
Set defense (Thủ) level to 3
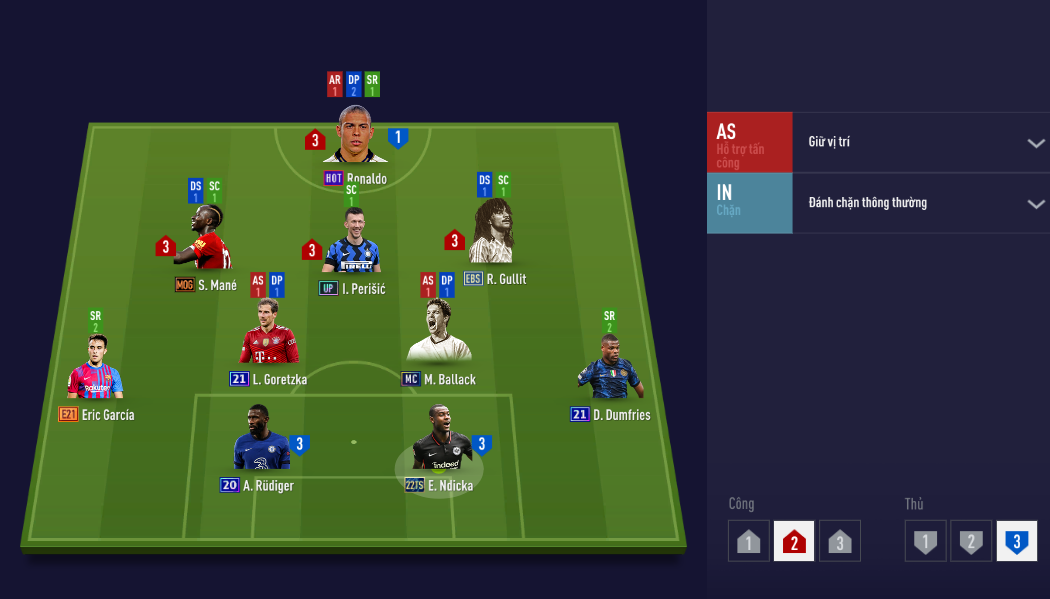point(1016,542)
